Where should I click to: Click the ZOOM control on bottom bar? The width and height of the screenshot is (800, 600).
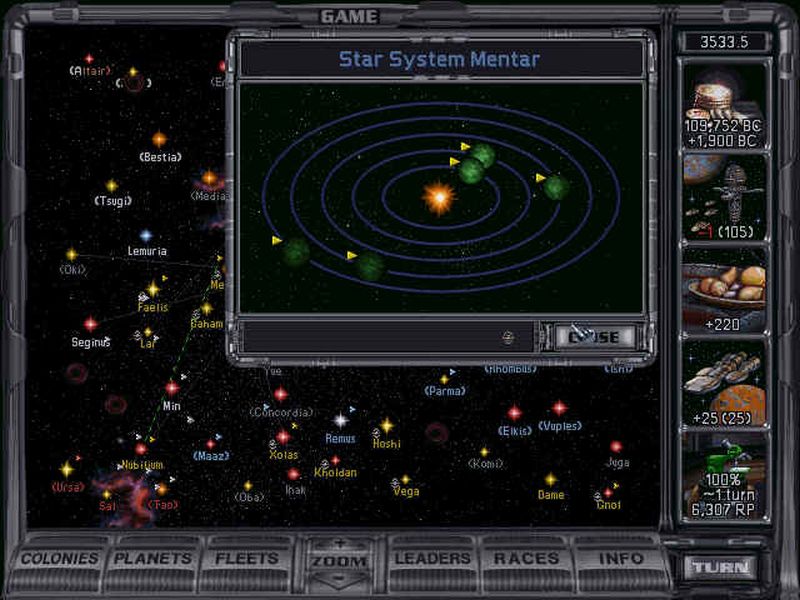[x=339, y=562]
